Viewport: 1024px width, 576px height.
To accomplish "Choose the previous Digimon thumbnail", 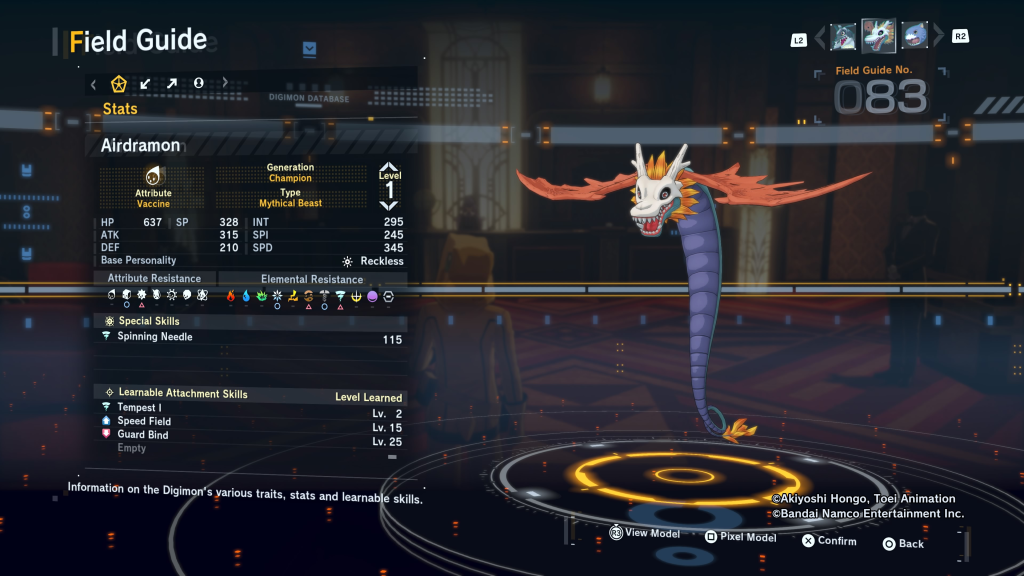I will [x=843, y=37].
